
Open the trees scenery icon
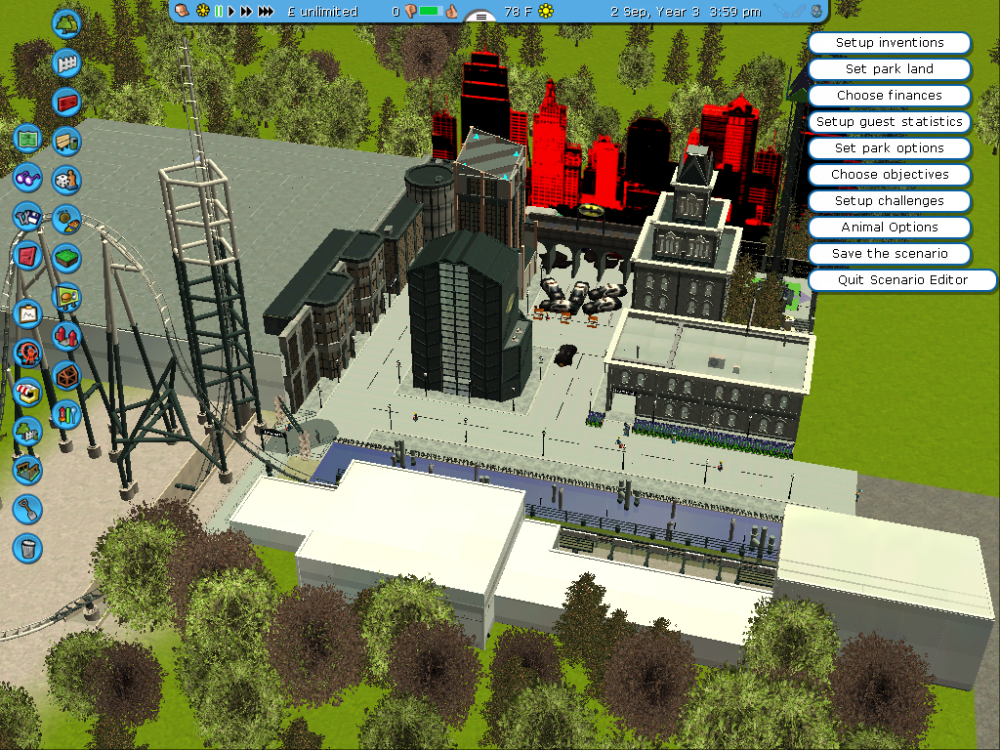click(66, 22)
